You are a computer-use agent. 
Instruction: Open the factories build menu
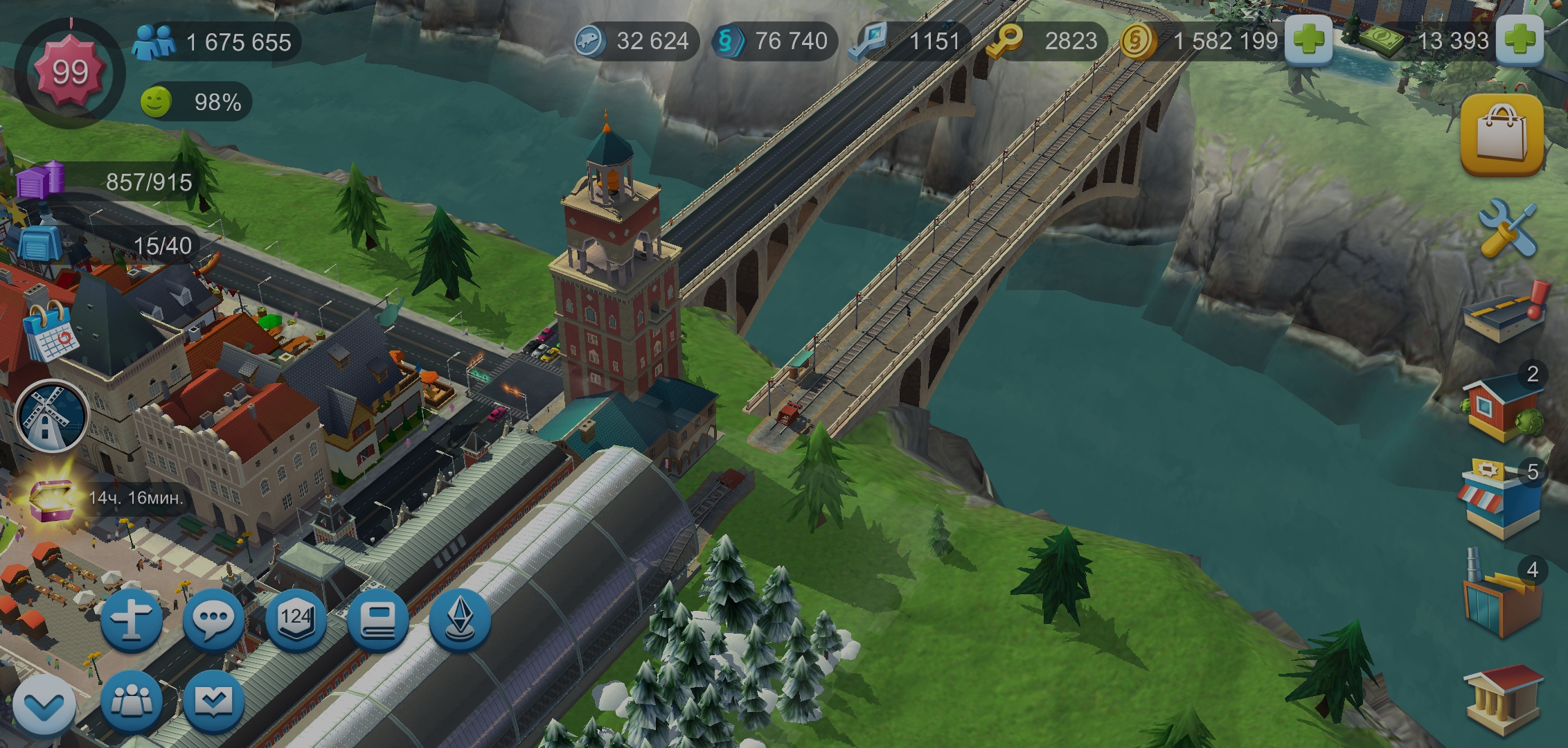tap(1499, 600)
